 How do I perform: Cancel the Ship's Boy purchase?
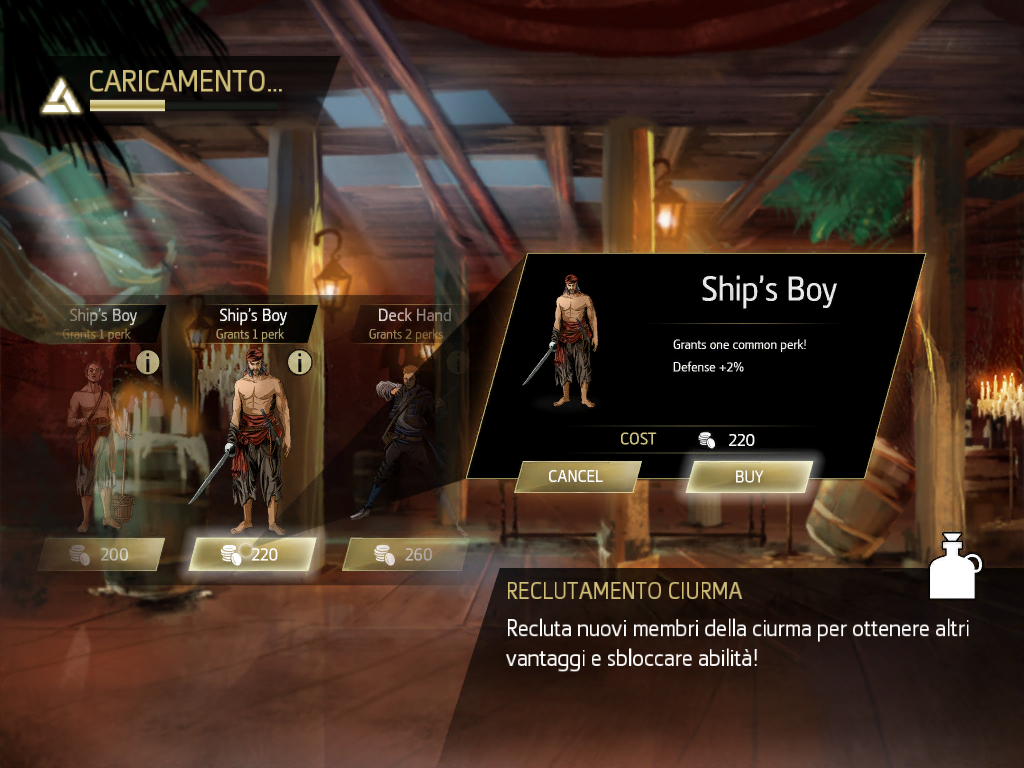pyautogui.click(x=576, y=477)
